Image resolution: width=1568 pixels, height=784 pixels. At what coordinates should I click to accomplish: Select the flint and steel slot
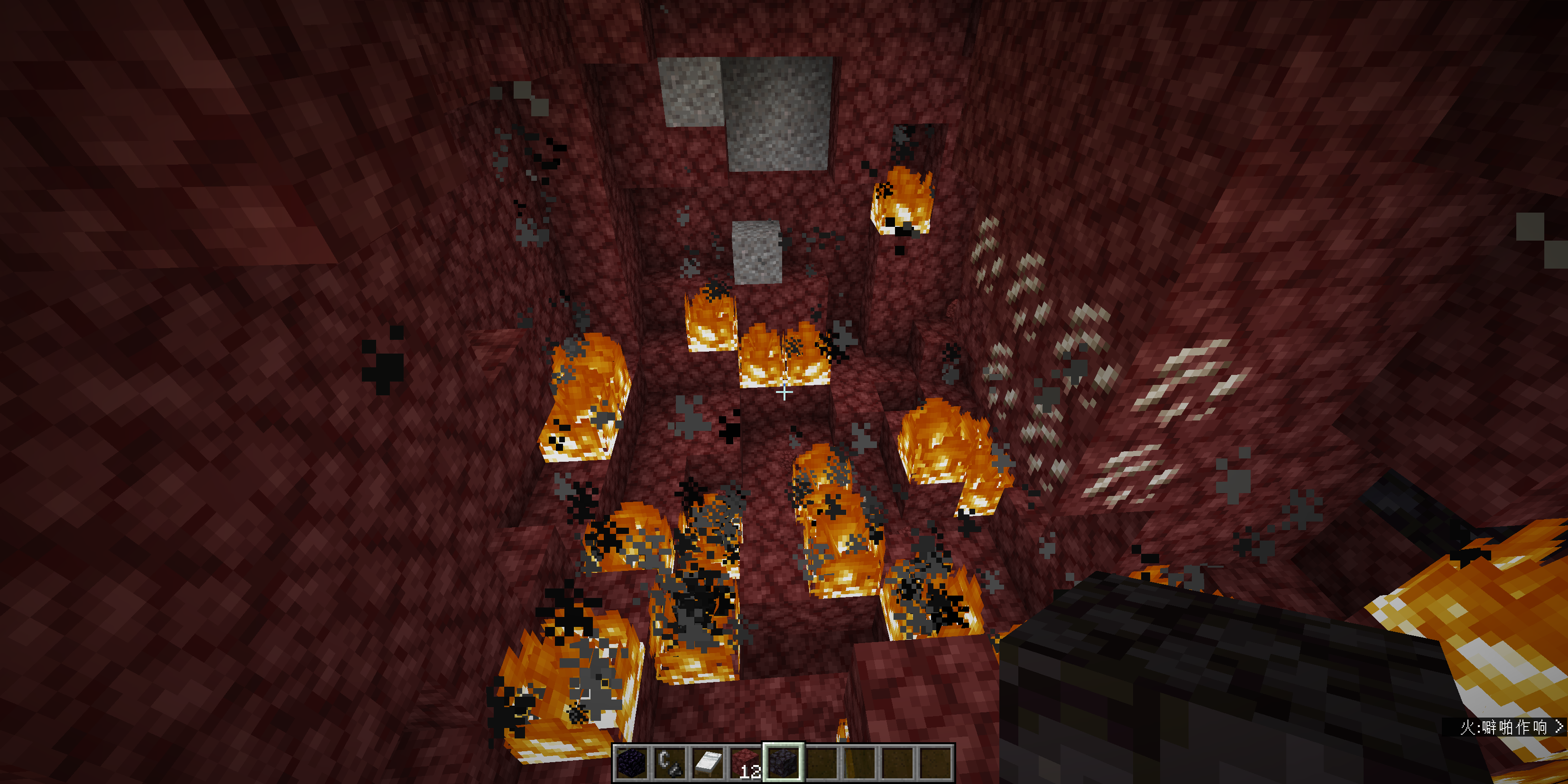(x=670, y=762)
